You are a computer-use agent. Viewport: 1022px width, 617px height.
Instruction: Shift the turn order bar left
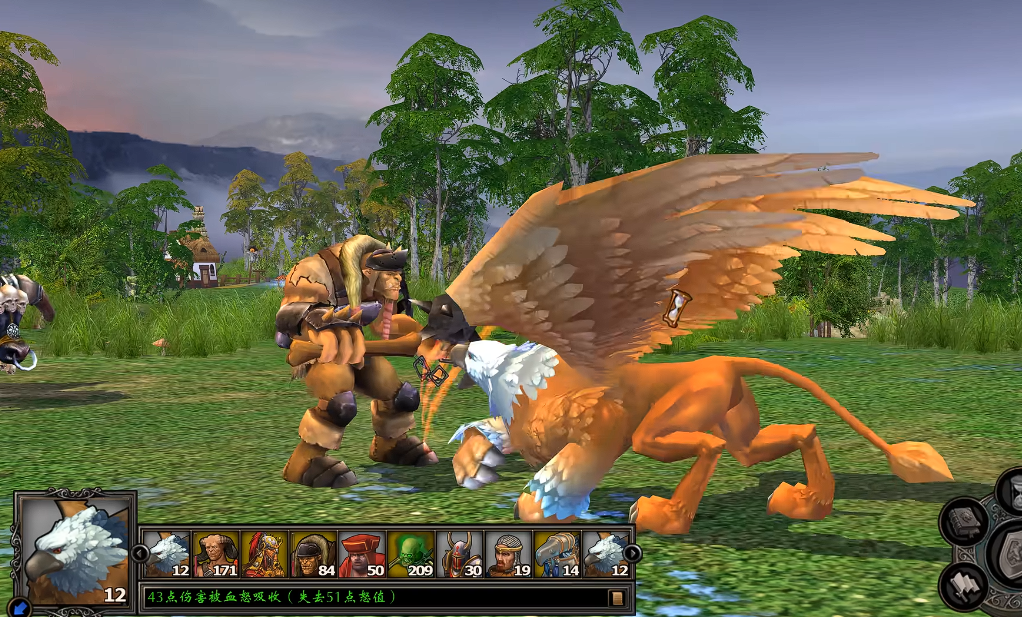[140, 553]
